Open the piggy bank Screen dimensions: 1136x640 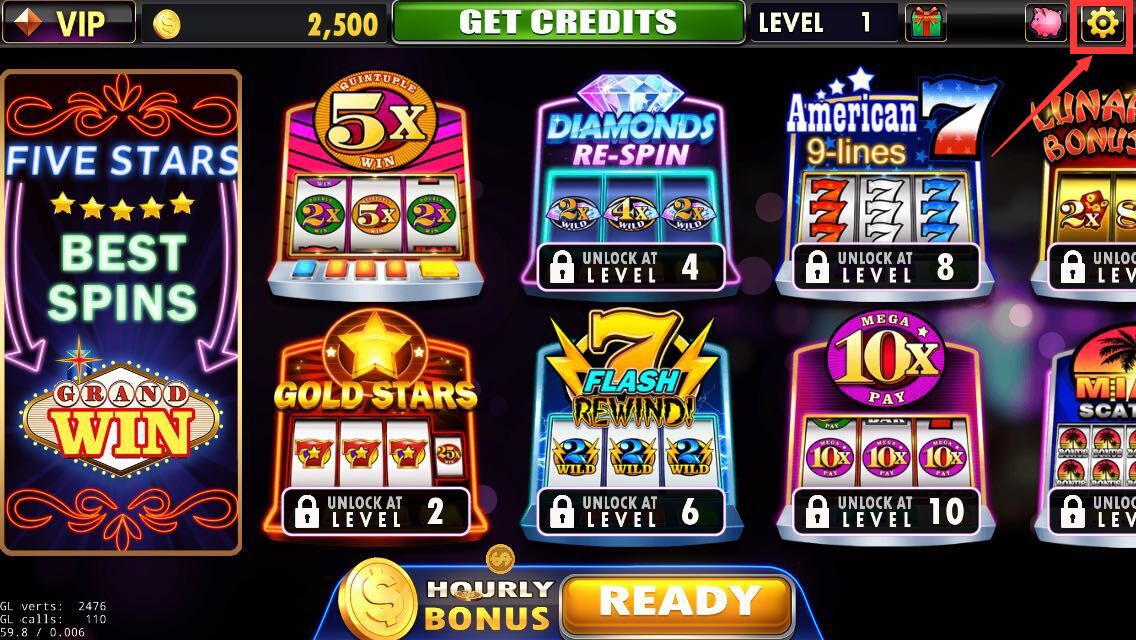(x=1046, y=22)
